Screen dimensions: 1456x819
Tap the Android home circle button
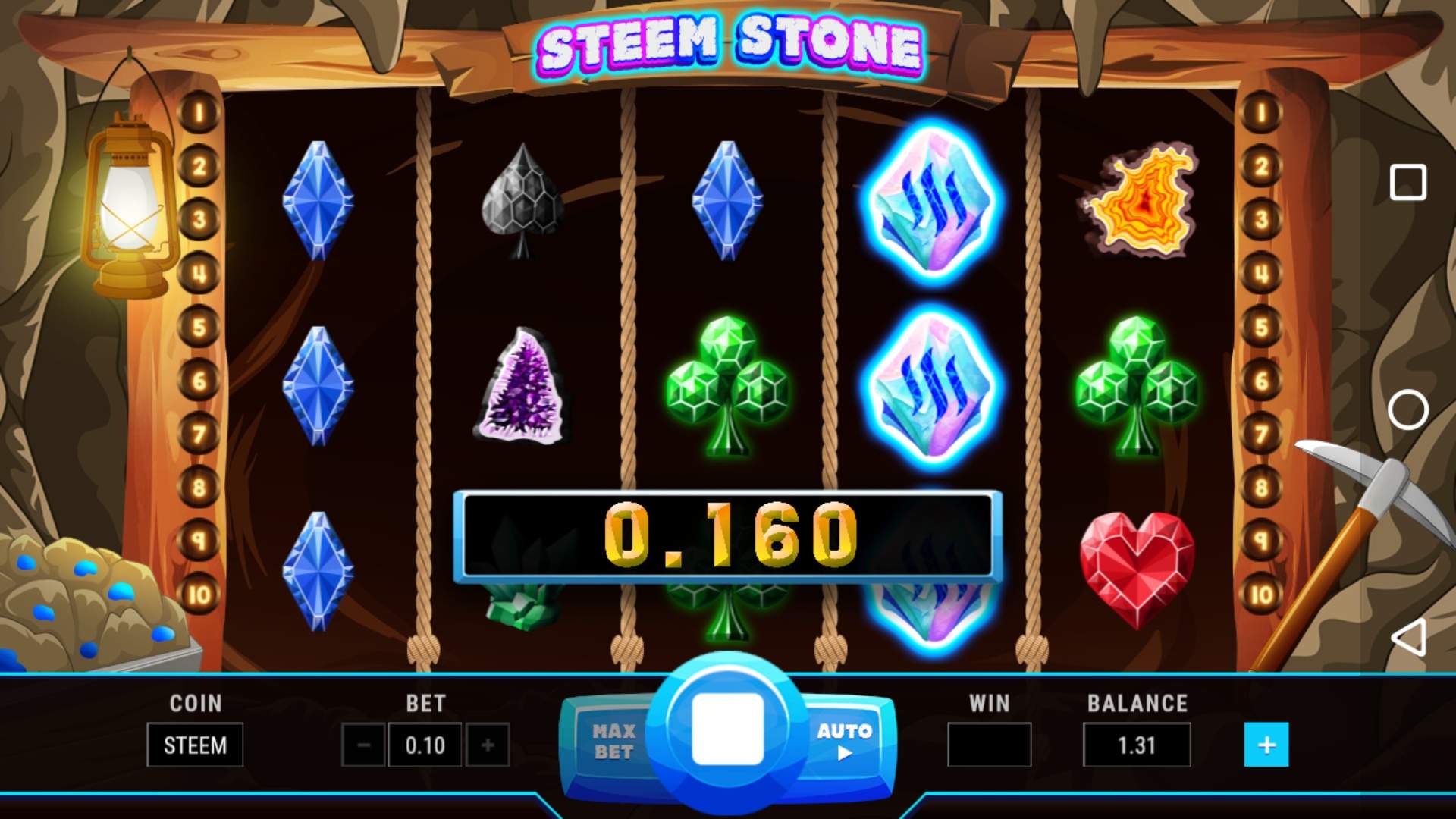(1408, 409)
